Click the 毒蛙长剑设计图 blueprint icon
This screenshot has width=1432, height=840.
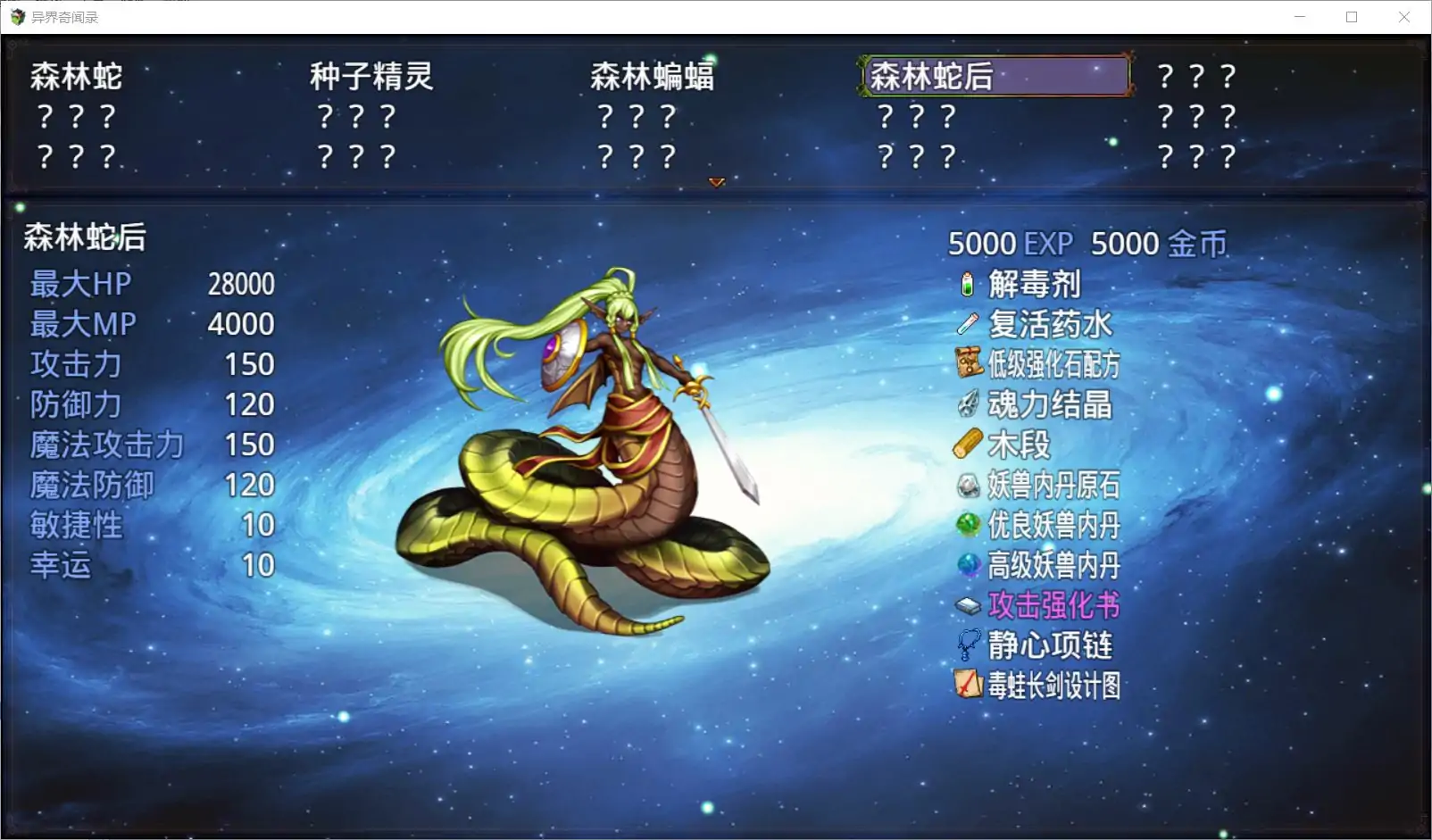click(968, 685)
